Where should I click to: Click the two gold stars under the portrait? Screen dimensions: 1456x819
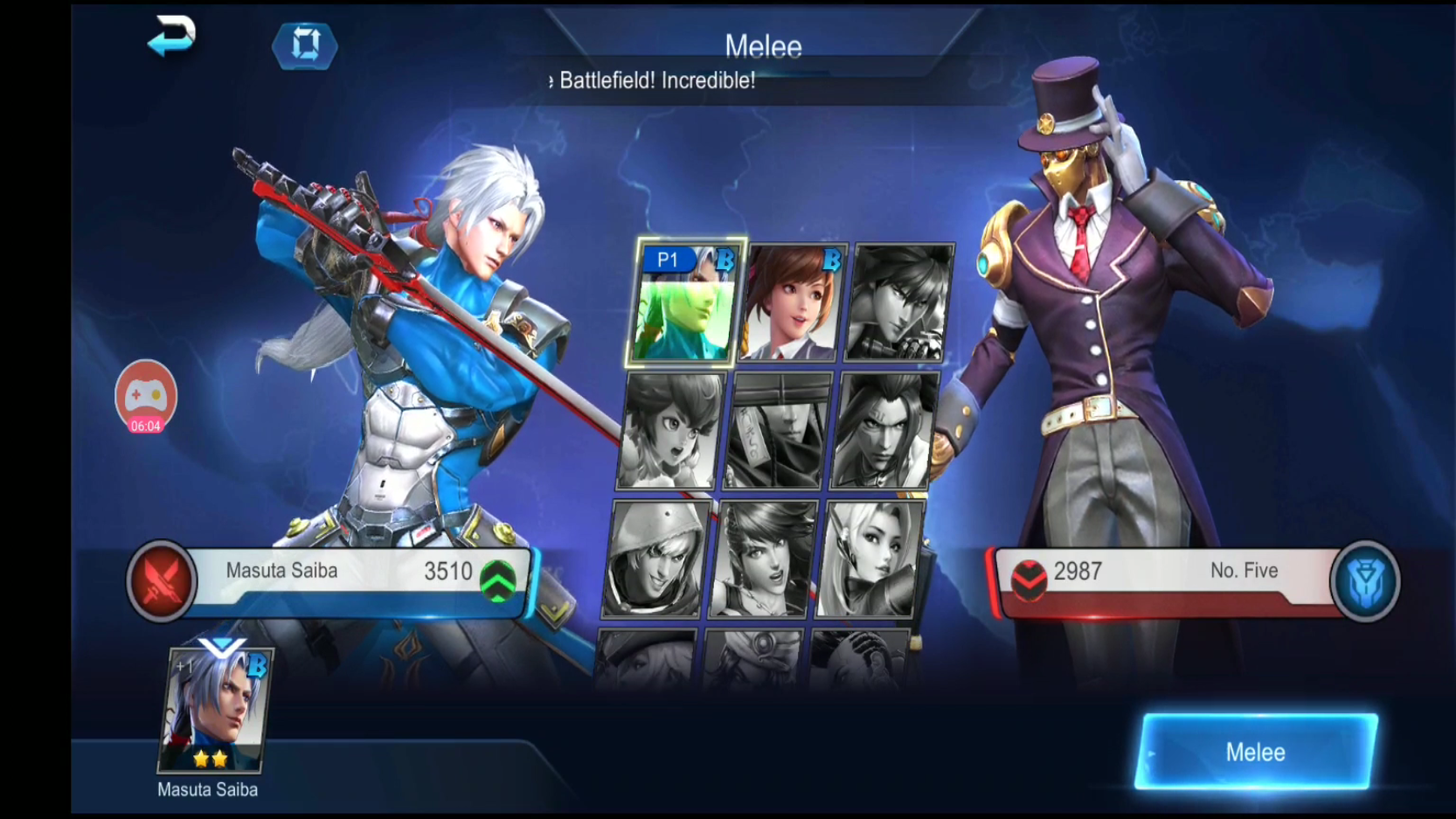coord(210,759)
